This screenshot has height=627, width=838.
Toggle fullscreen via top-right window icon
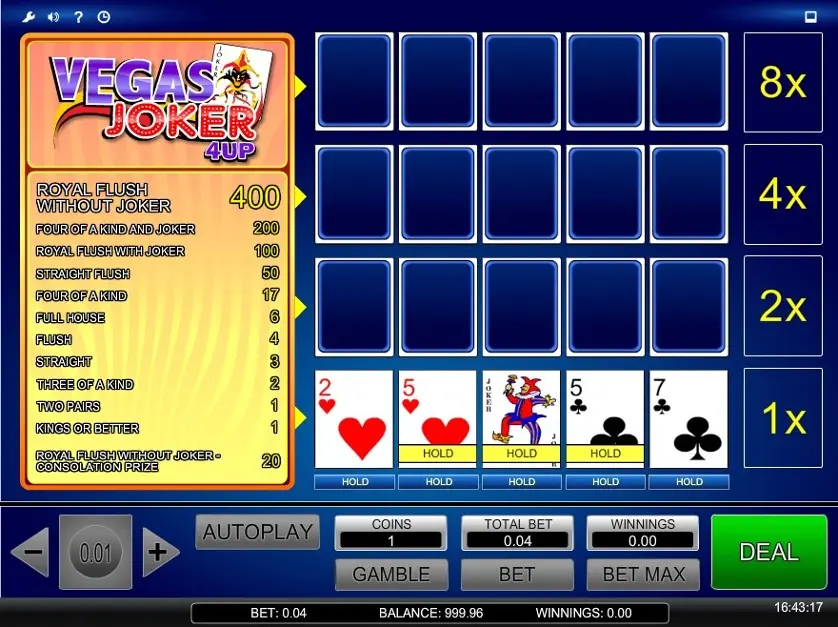(x=811, y=16)
